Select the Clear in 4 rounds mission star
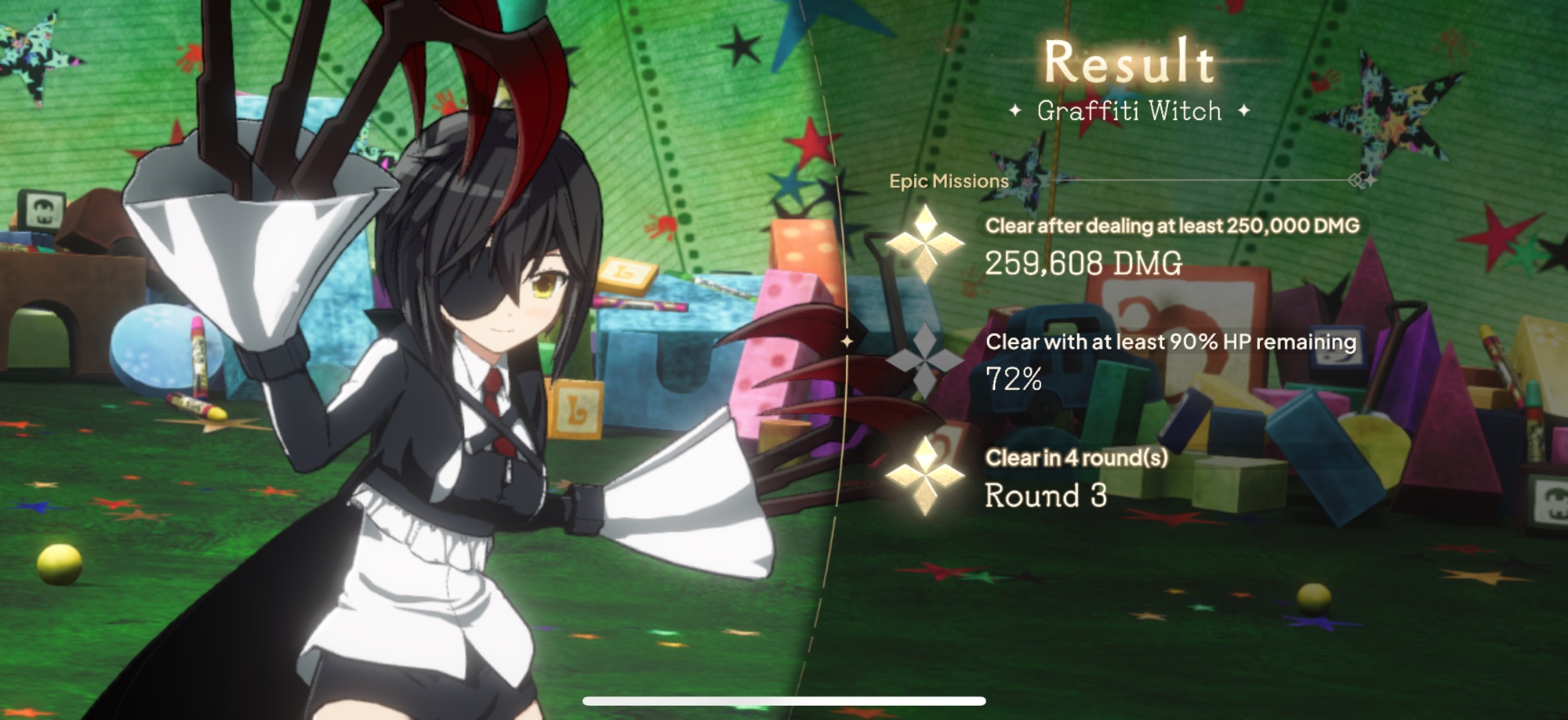The height and width of the screenshot is (720, 1568). [x=925, y=476]
